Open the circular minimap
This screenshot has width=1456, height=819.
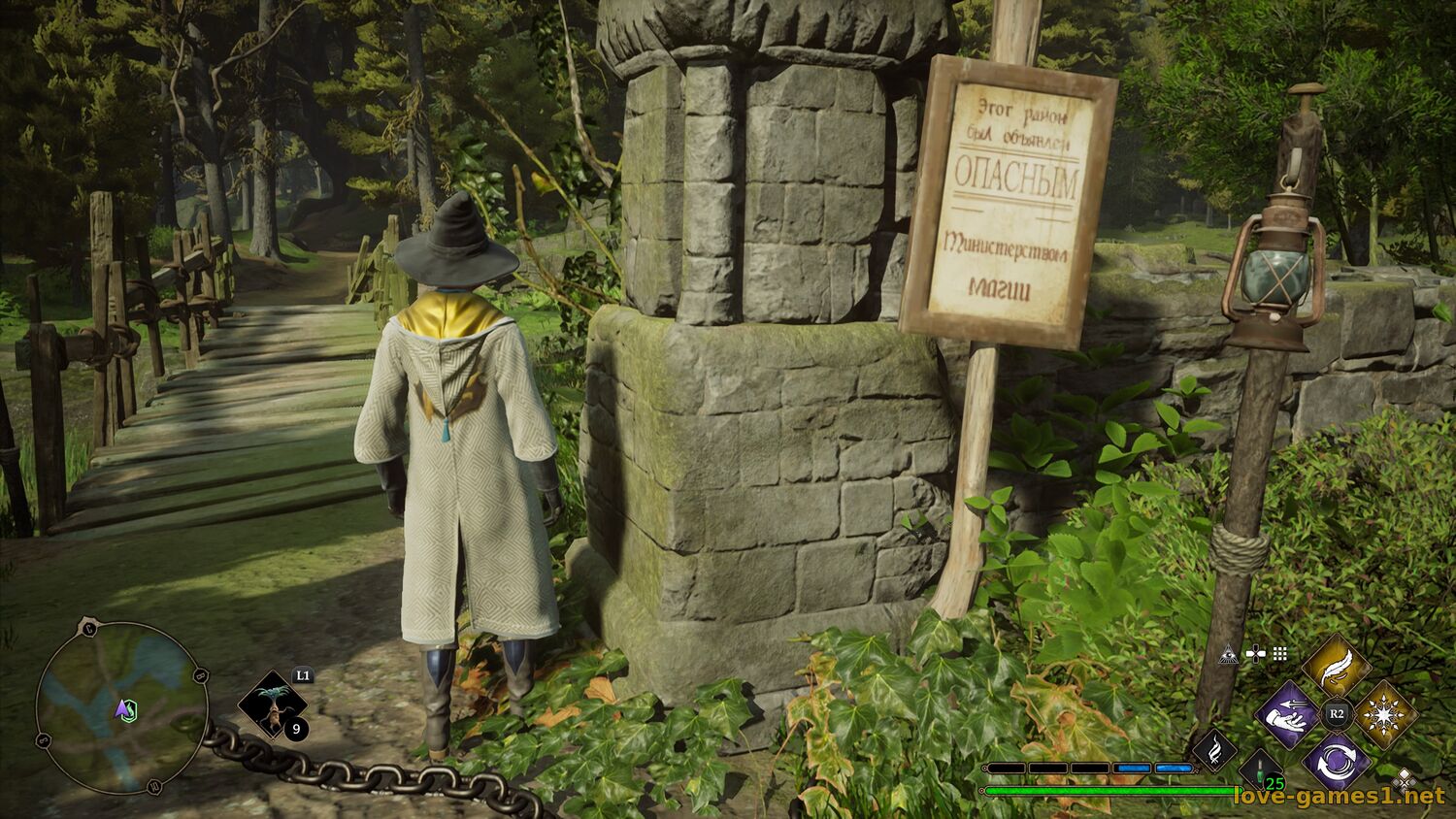coord(122,706)
